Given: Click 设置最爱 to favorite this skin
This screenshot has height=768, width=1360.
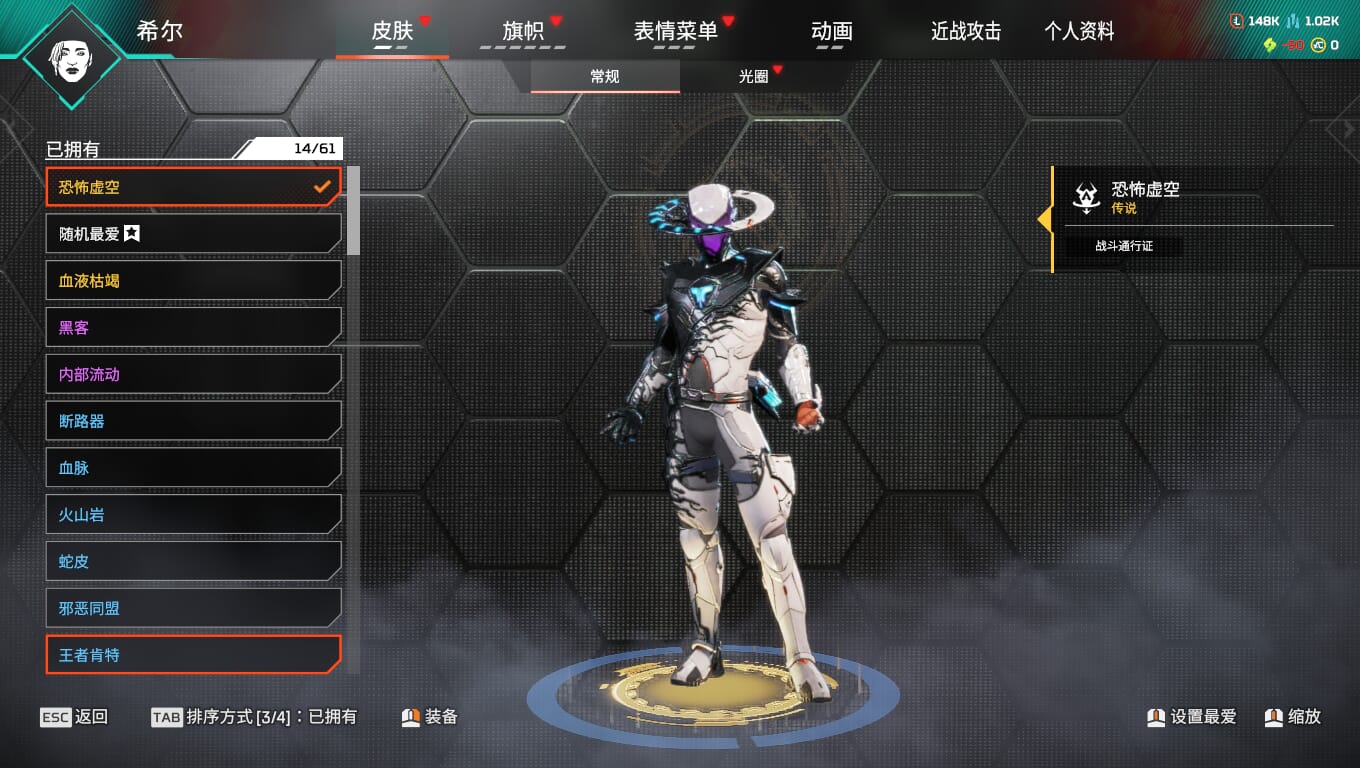Looking at the screenshot, I should (1192, 717).
